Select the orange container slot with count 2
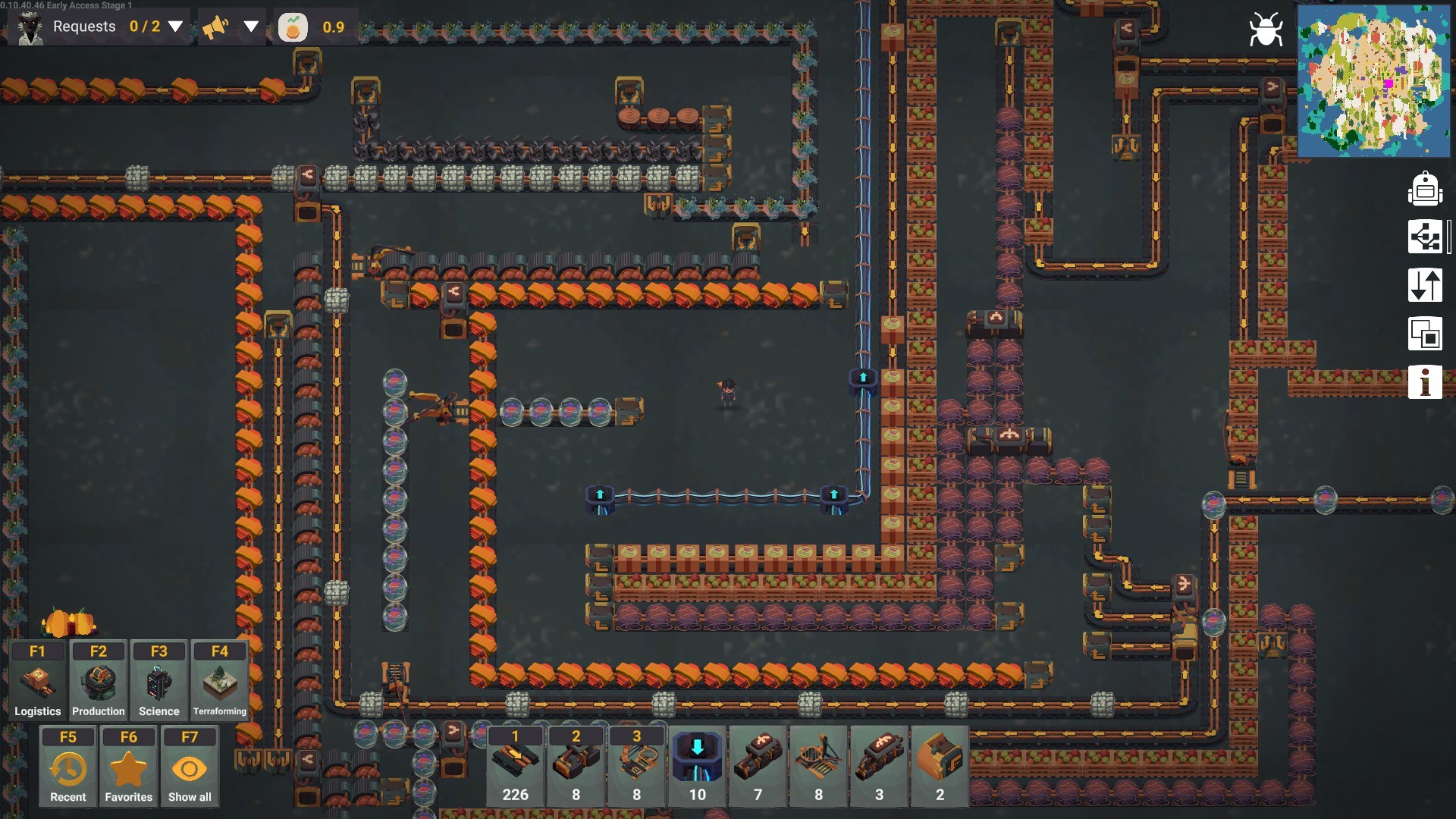1456x819 pixels. [940, 766]
